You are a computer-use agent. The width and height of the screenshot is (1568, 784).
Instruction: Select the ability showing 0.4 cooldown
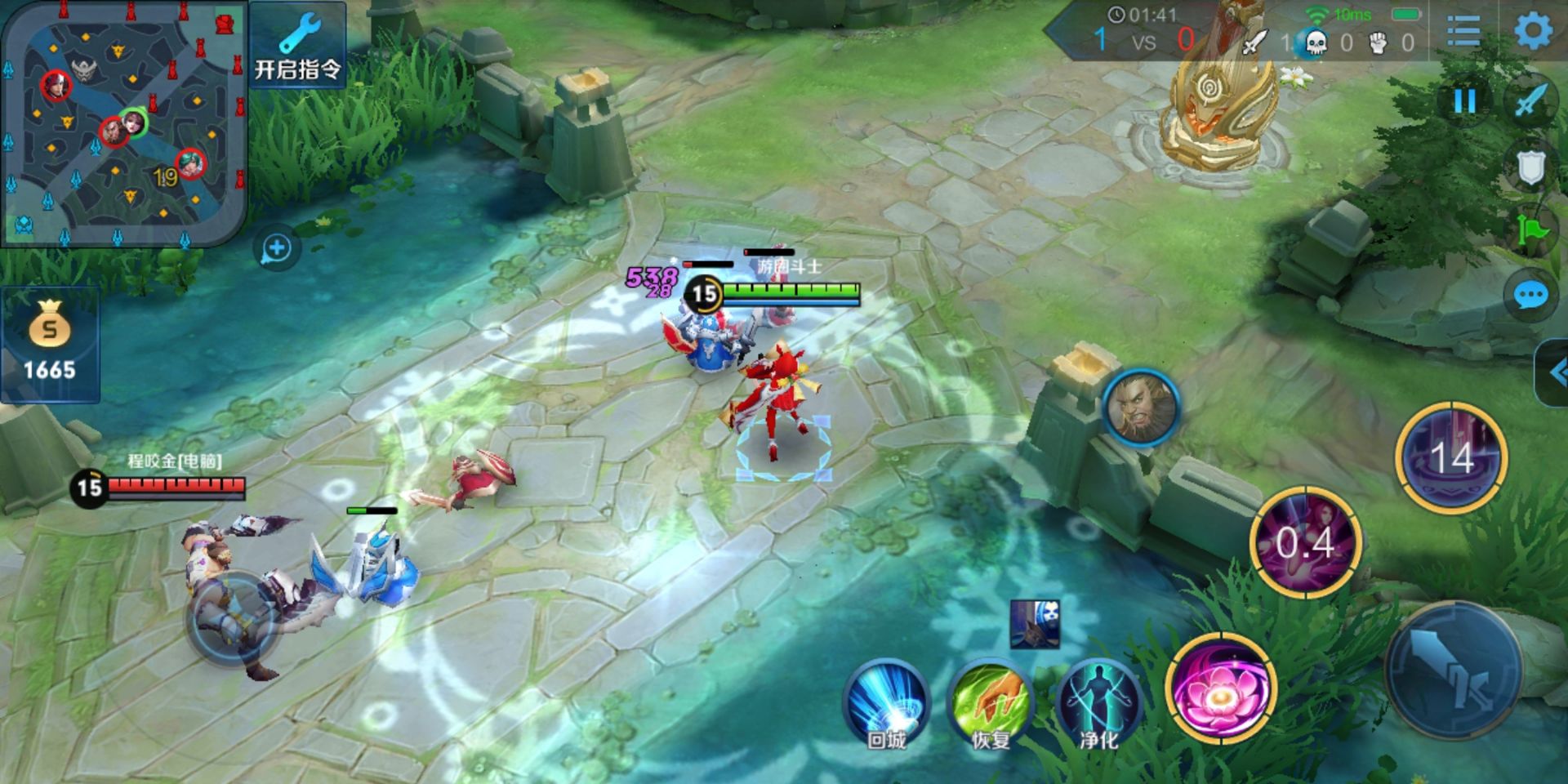pos(1305,542)
